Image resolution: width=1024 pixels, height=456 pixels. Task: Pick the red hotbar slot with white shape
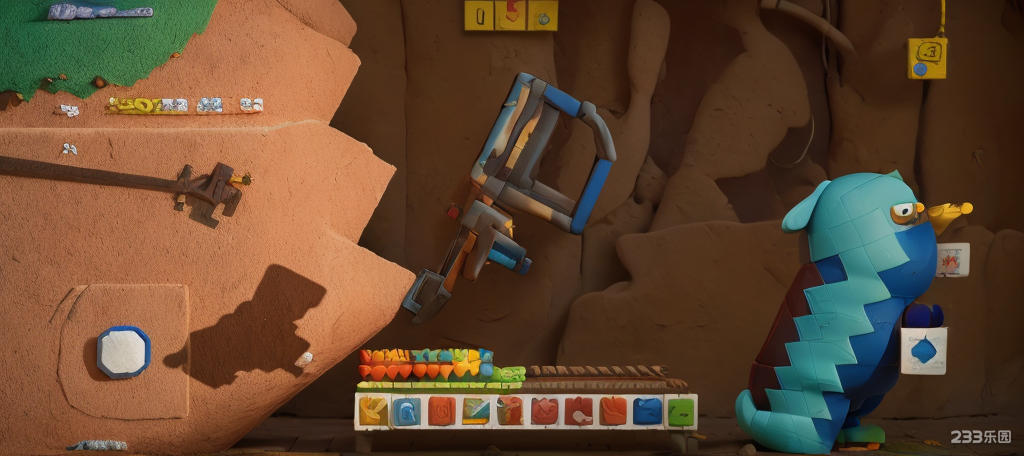[579, 411]
